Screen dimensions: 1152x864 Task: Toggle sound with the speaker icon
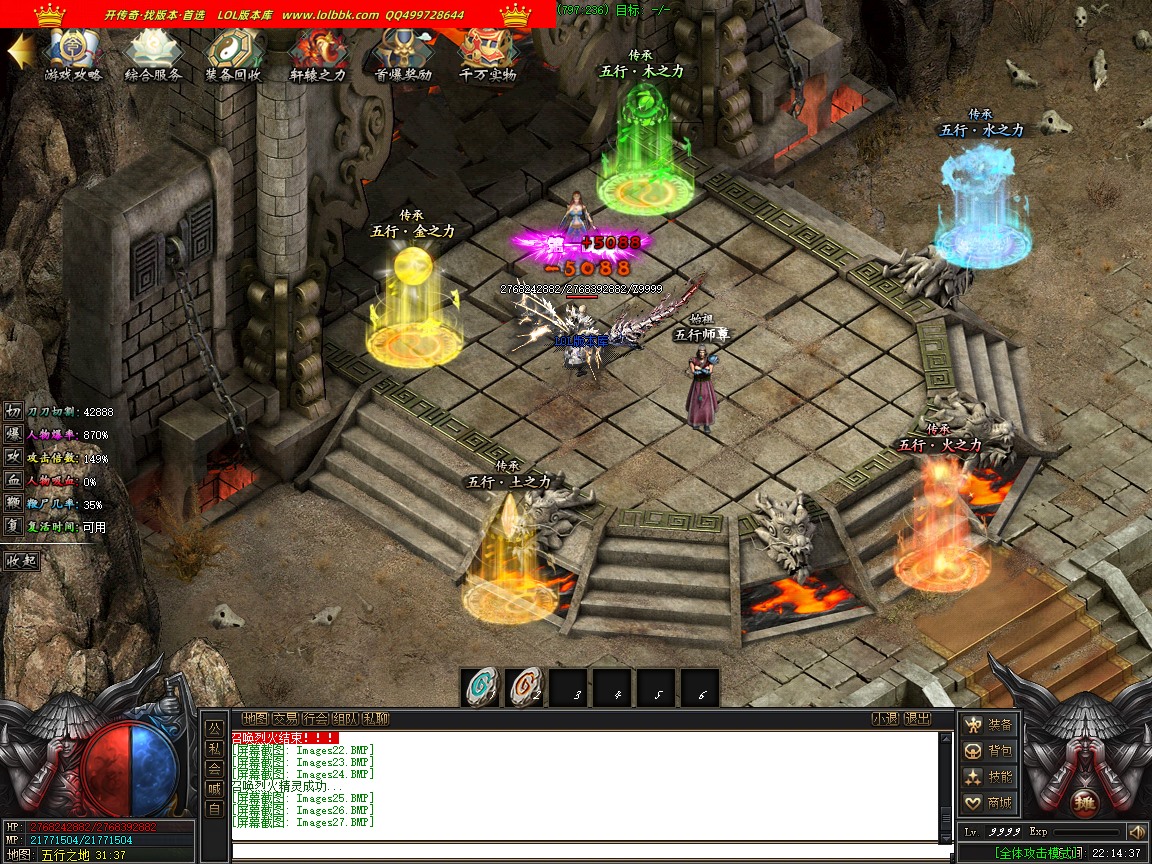coord(1136,832)
